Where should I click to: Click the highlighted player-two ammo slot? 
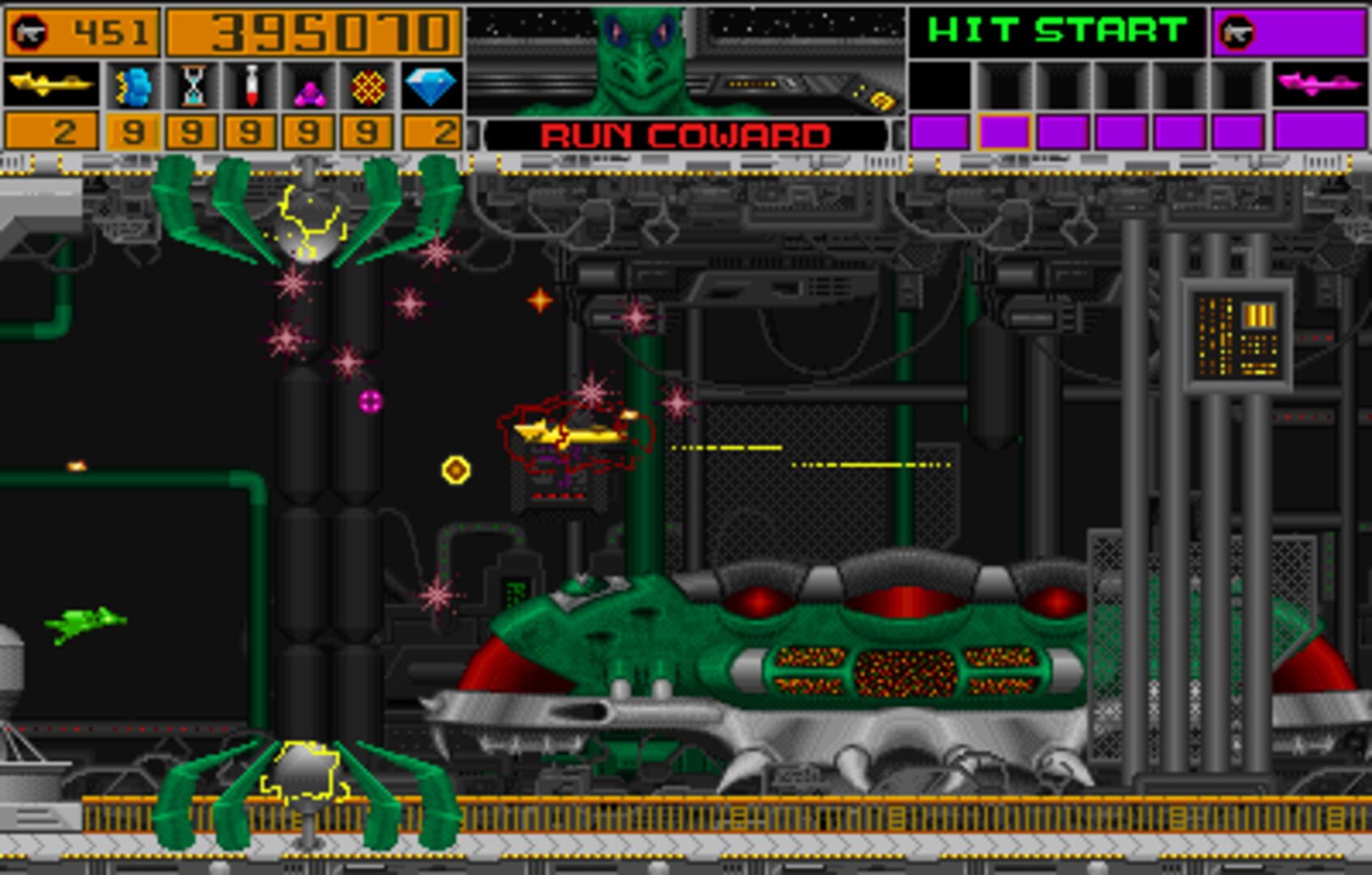tap(1004, 132)
